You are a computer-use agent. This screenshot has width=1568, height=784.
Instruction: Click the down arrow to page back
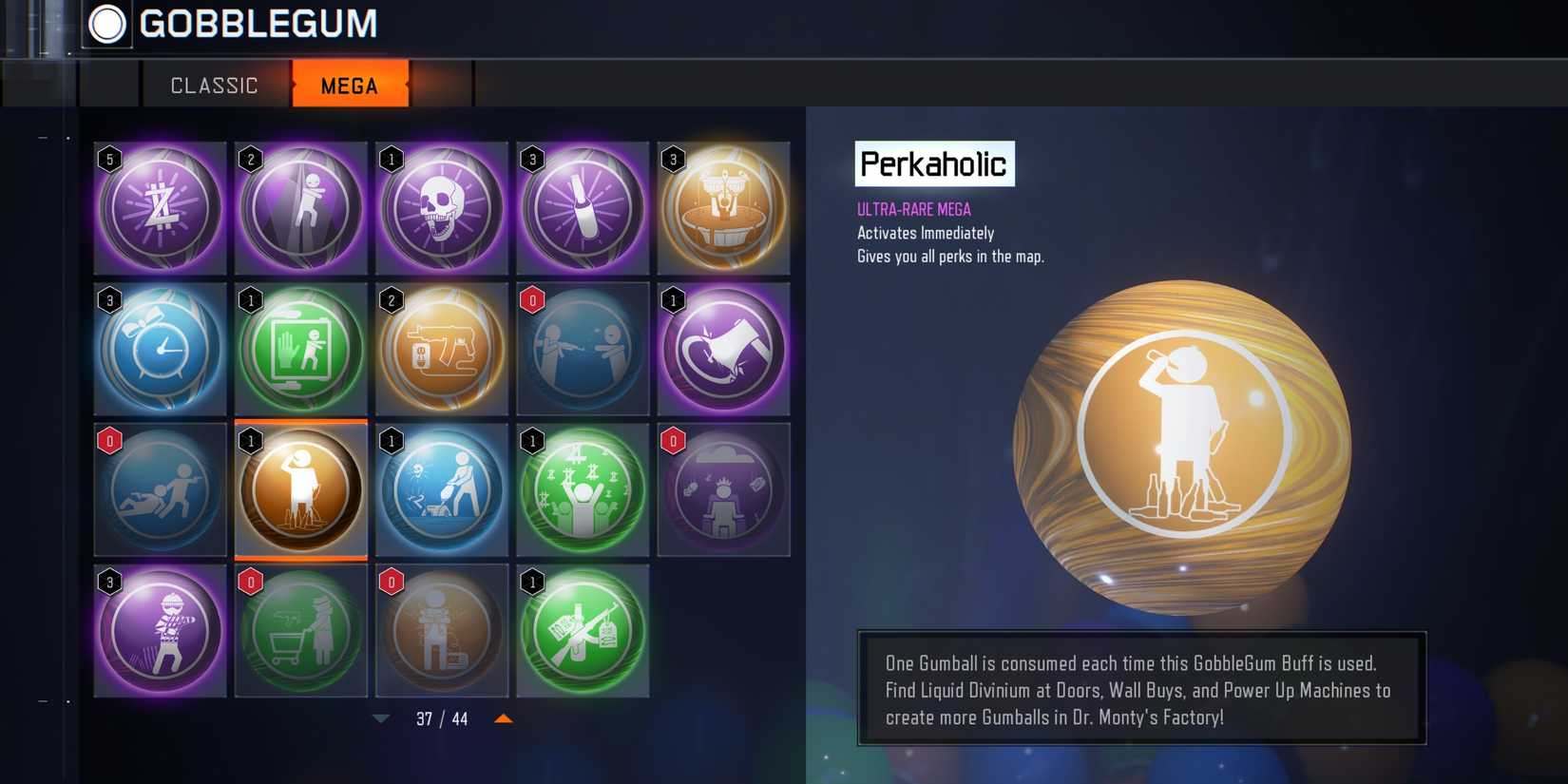tap(379, 719)
